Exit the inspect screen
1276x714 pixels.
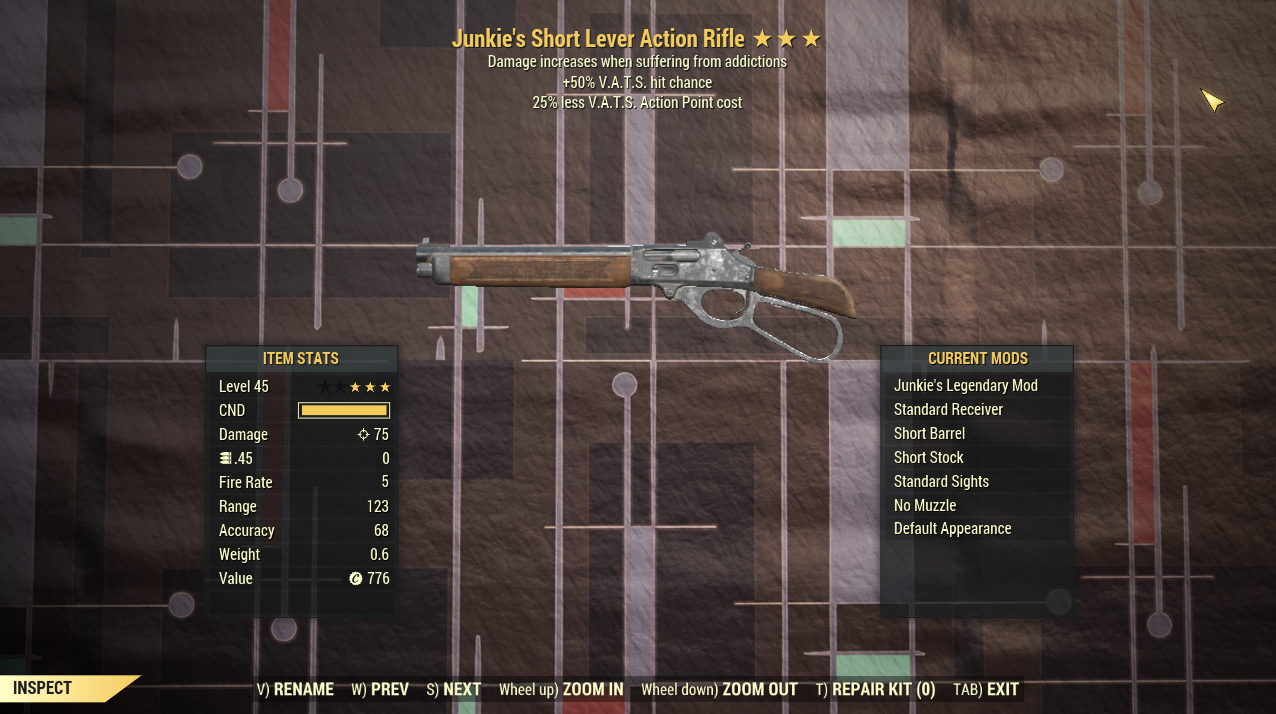pos(986,689)
